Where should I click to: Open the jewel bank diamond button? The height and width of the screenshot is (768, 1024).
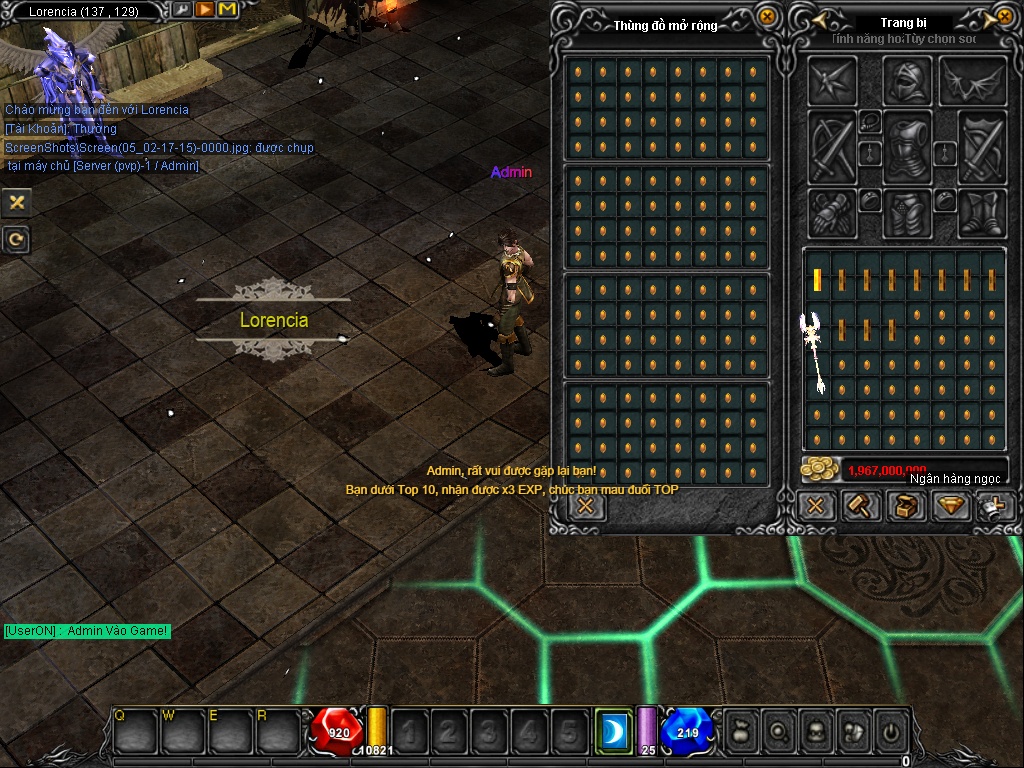(x=951, y=506)
